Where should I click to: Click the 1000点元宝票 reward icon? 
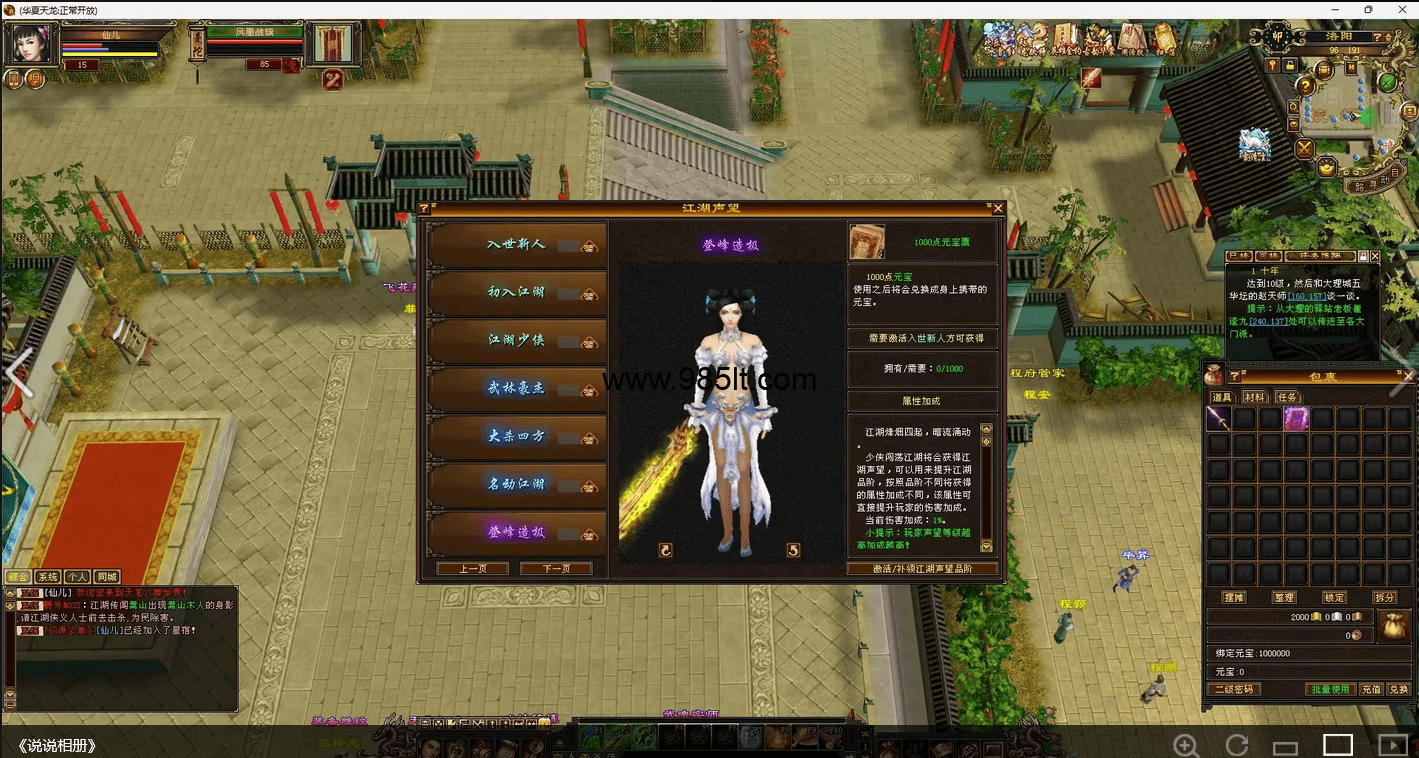(x=867, y=242)
